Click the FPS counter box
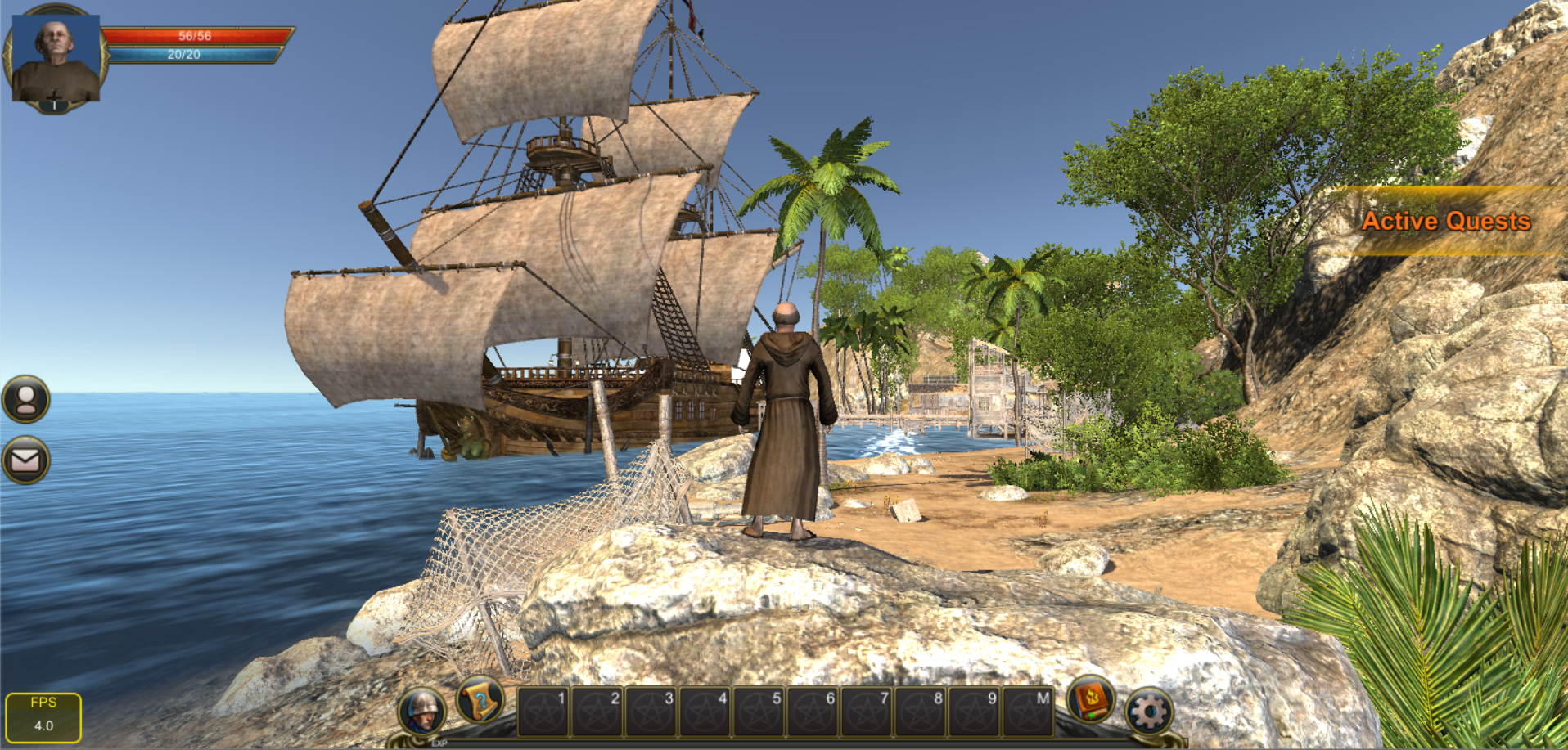This screenshot has height=750, width=1568. coord(43,716)
